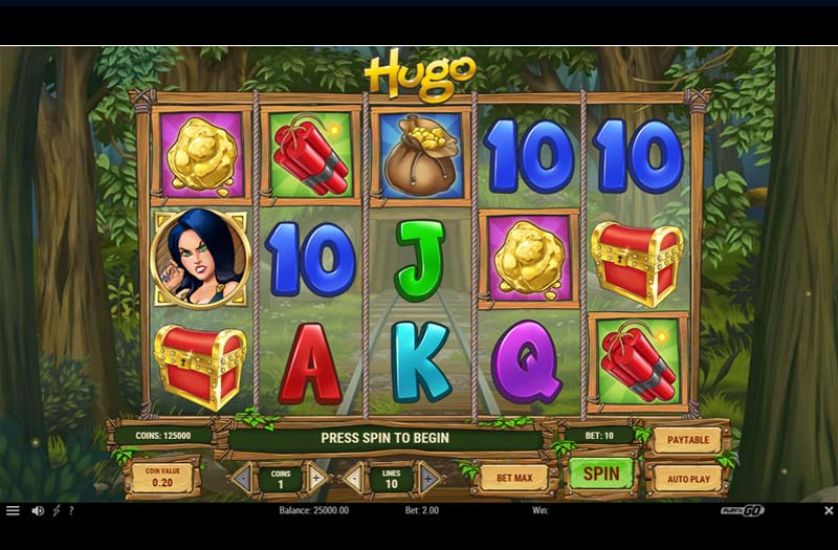
Task: Spin the reels with the green SPIN button
Action: (601, 474)
